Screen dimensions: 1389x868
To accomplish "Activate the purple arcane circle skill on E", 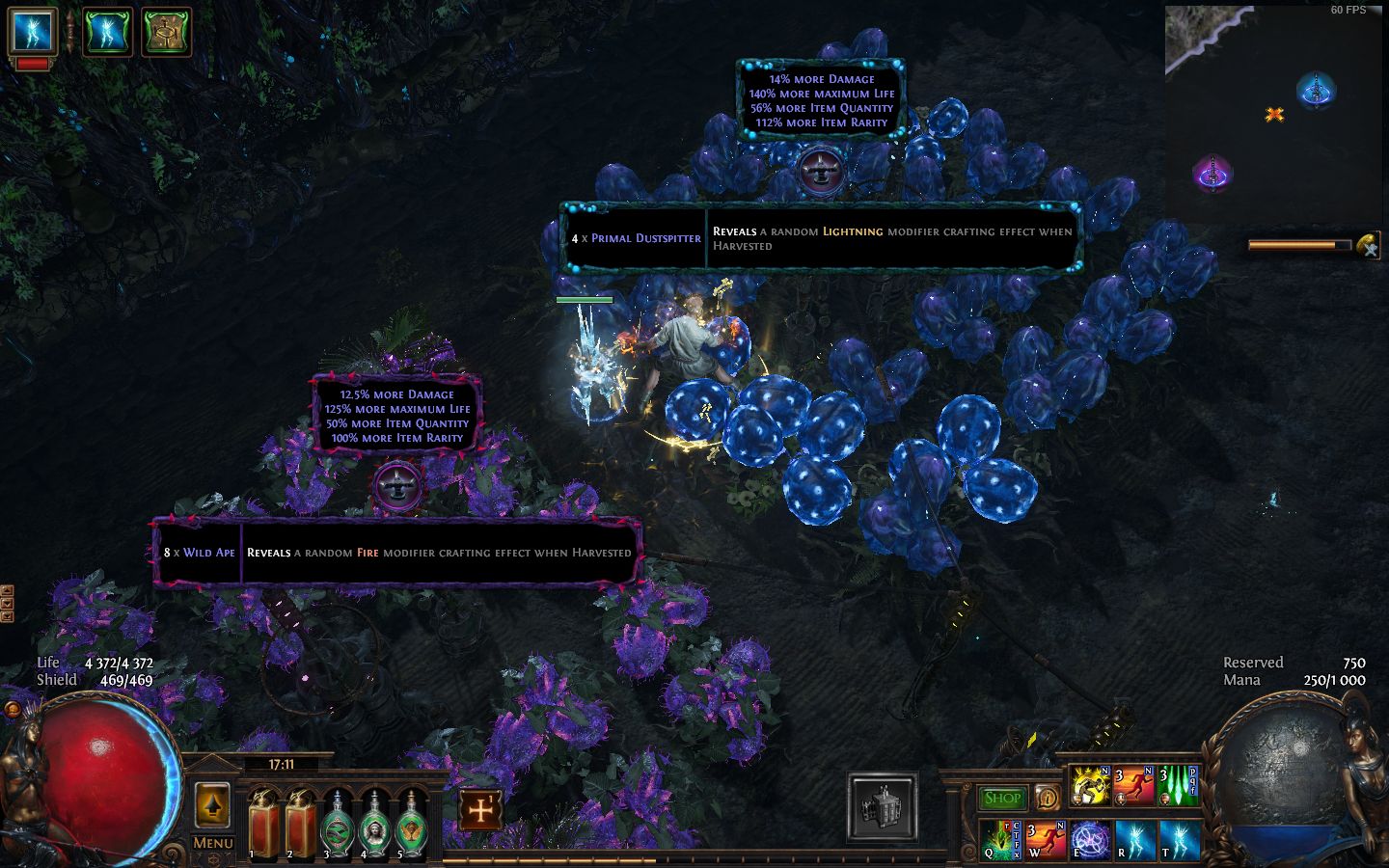I will tap(1091, 839).
